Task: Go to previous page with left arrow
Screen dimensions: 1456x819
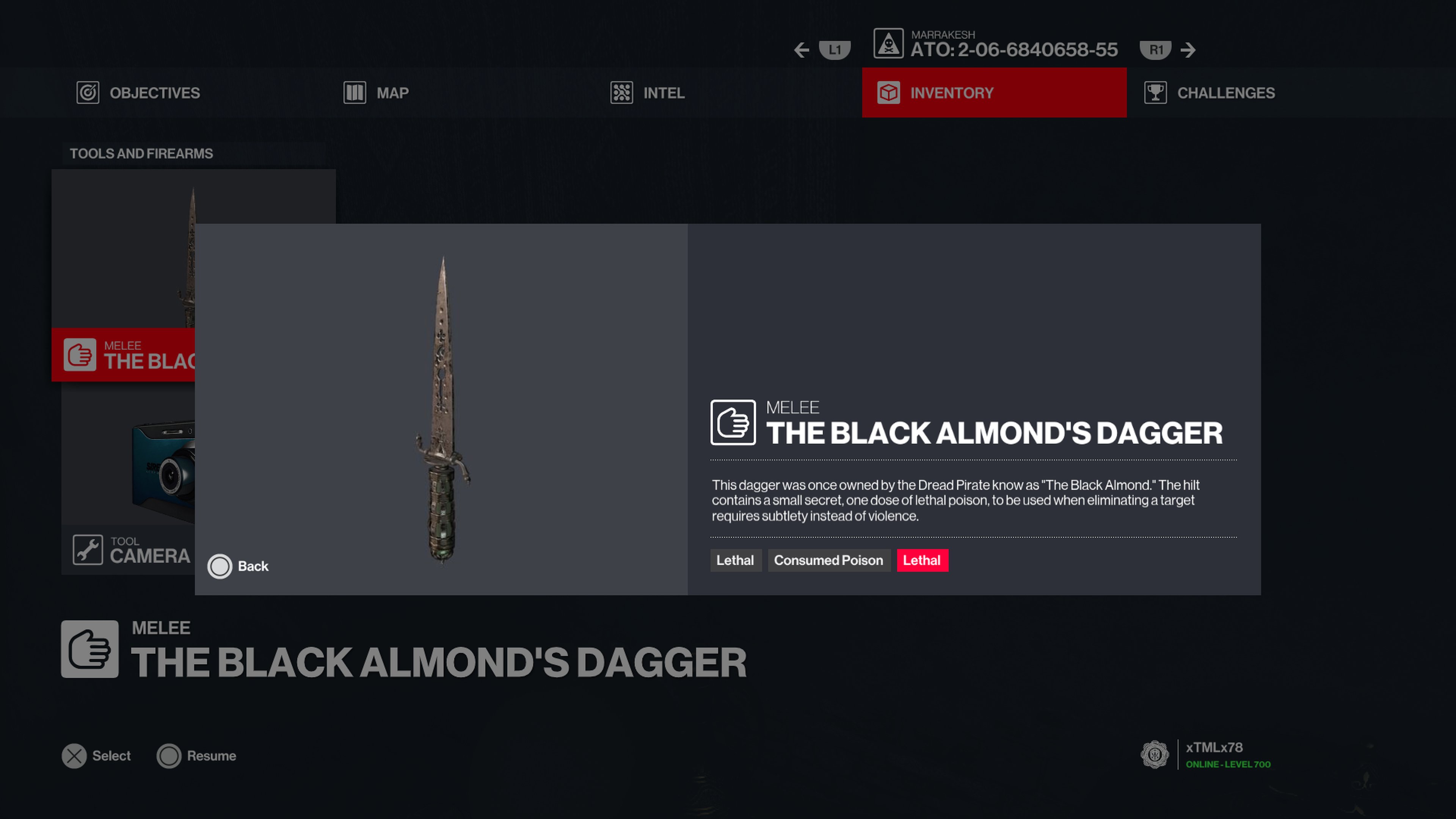Action: [x=802, y=50]
